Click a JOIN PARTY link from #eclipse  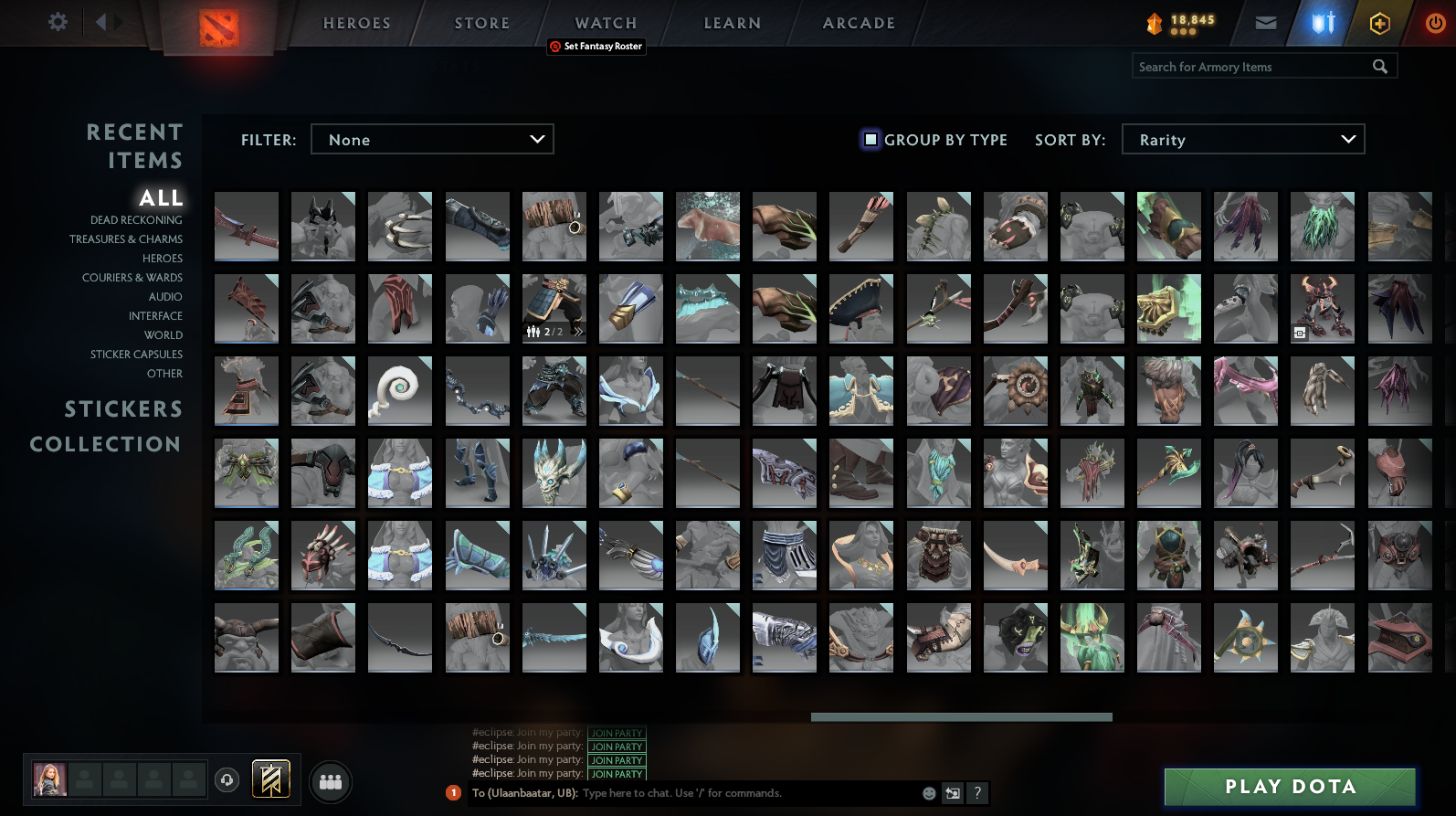[x=617, y=747]
